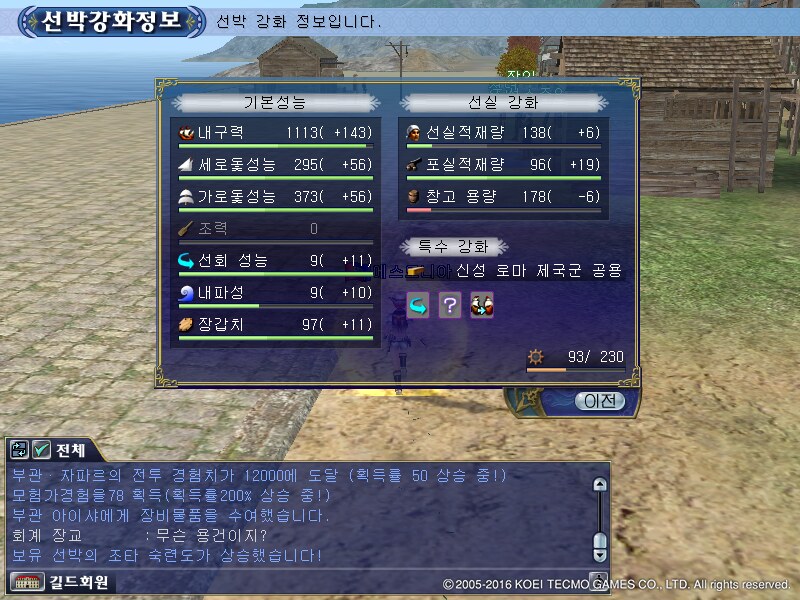Viewport: 800px width, 600px height.
Task: Select the two-ships special enhancement icon
Action: (x=482, y=306)
